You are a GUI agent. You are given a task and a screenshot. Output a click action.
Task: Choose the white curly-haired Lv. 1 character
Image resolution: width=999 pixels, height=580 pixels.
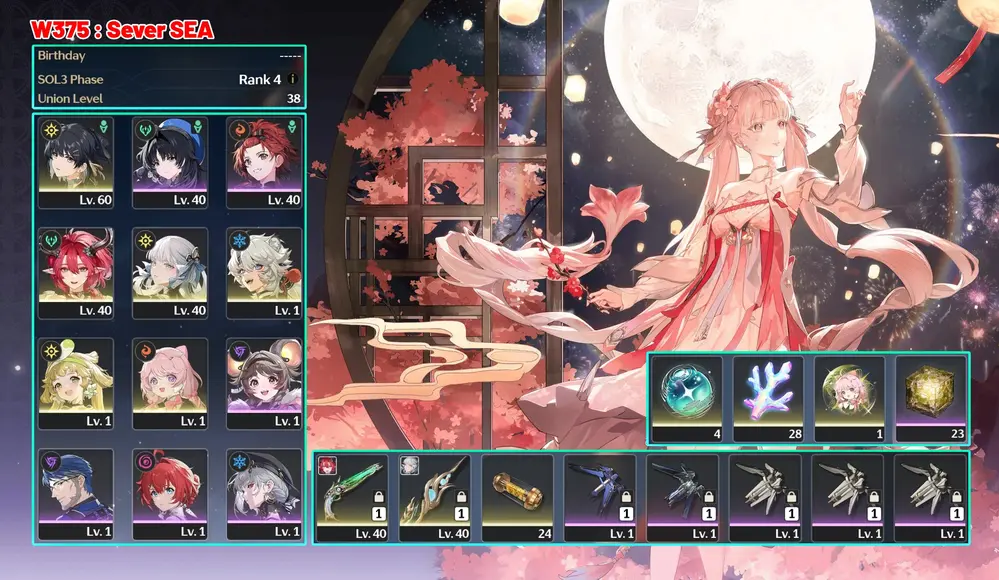[x=263, y=272]
